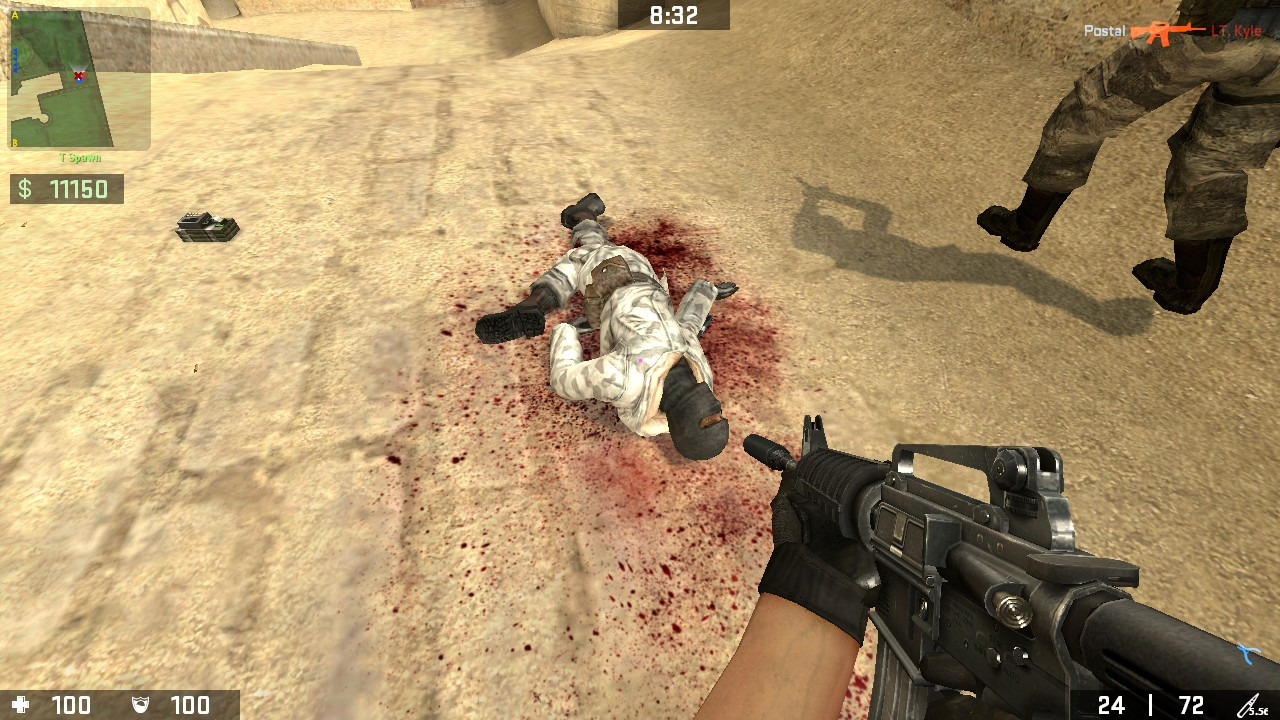Click the armor shield icon
Screen dimensions: 1280x720
[140, 705]
